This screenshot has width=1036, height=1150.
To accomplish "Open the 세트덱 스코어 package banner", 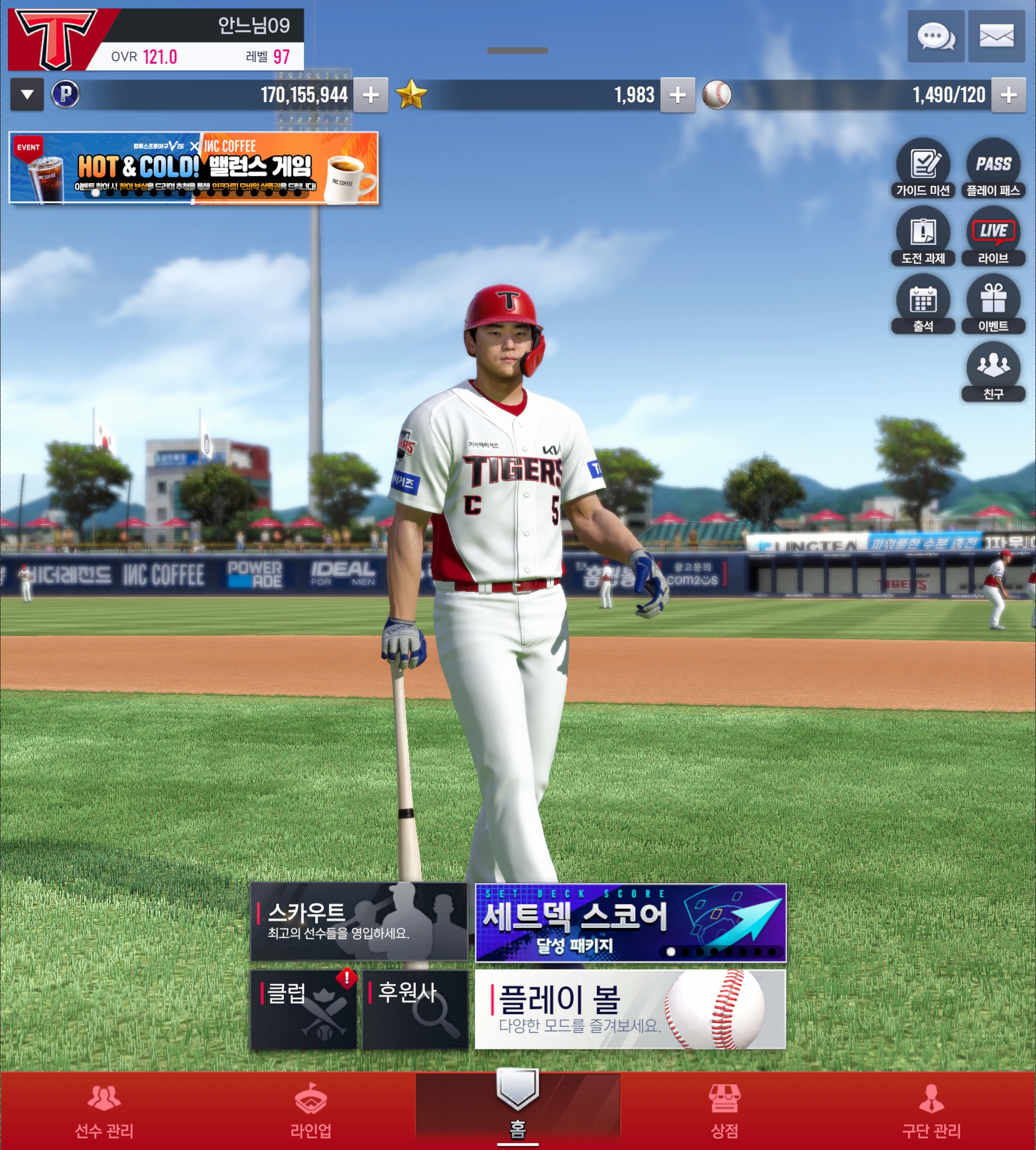I will click(630, 923).
